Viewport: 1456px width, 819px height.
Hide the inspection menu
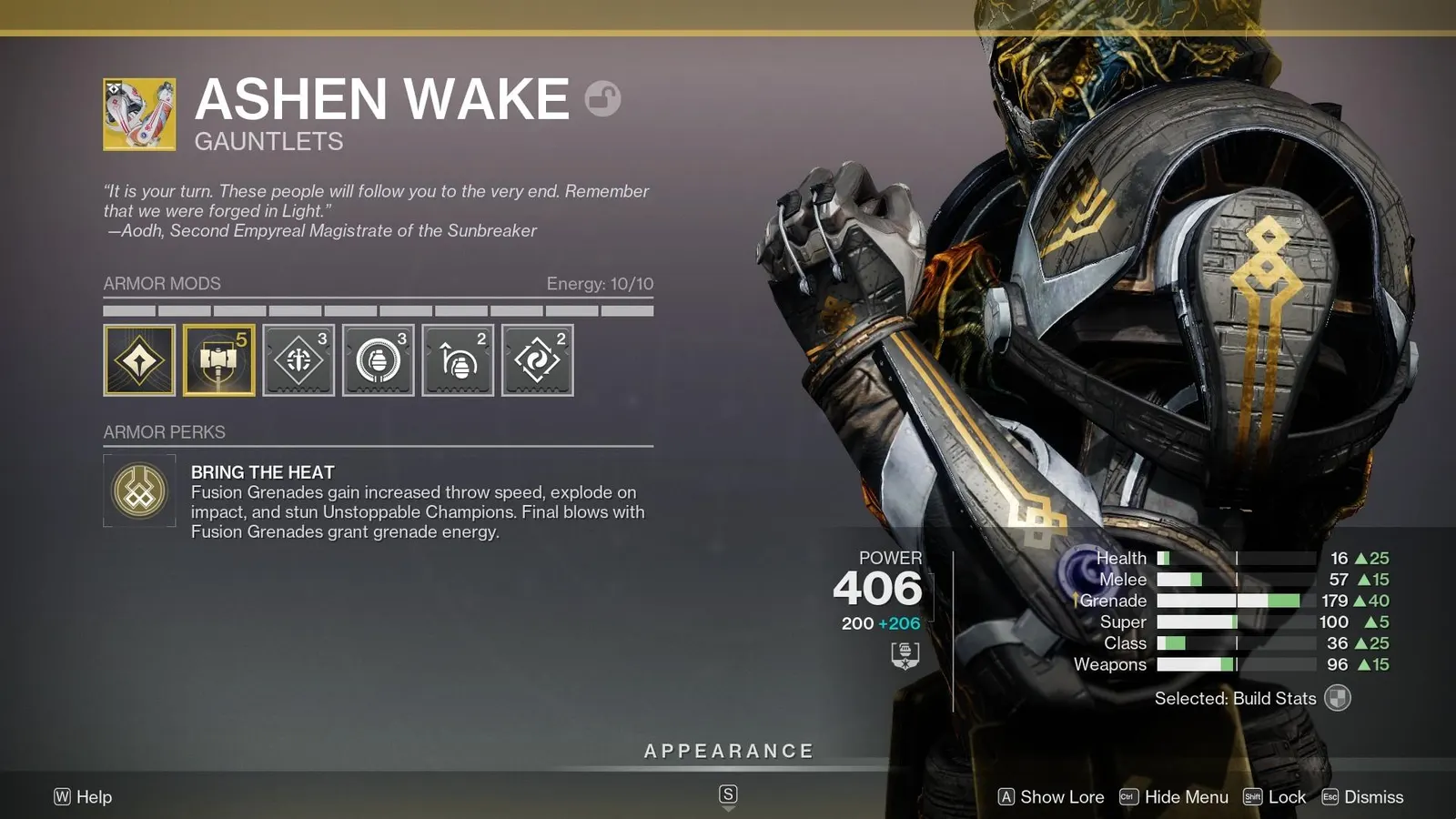coord(1175,797)
